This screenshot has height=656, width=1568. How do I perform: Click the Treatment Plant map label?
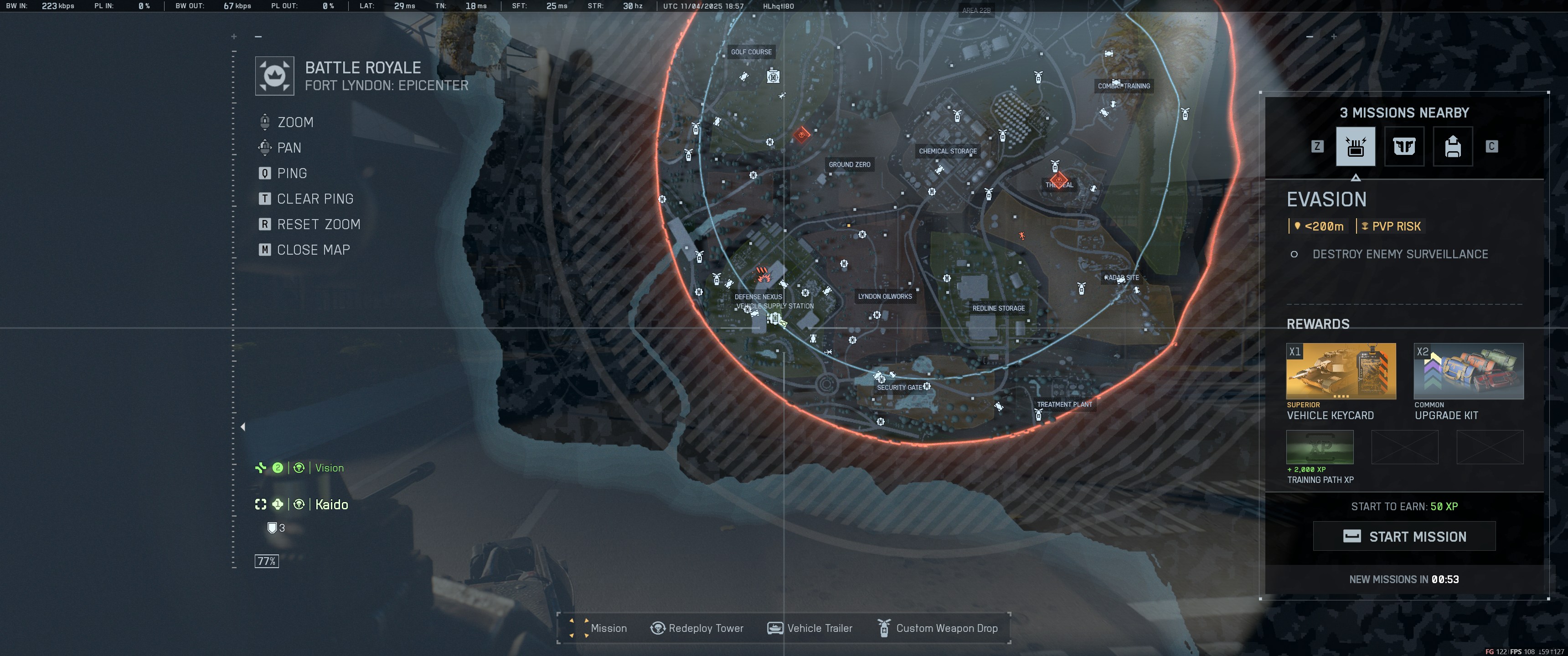[x=1064, y=404]
